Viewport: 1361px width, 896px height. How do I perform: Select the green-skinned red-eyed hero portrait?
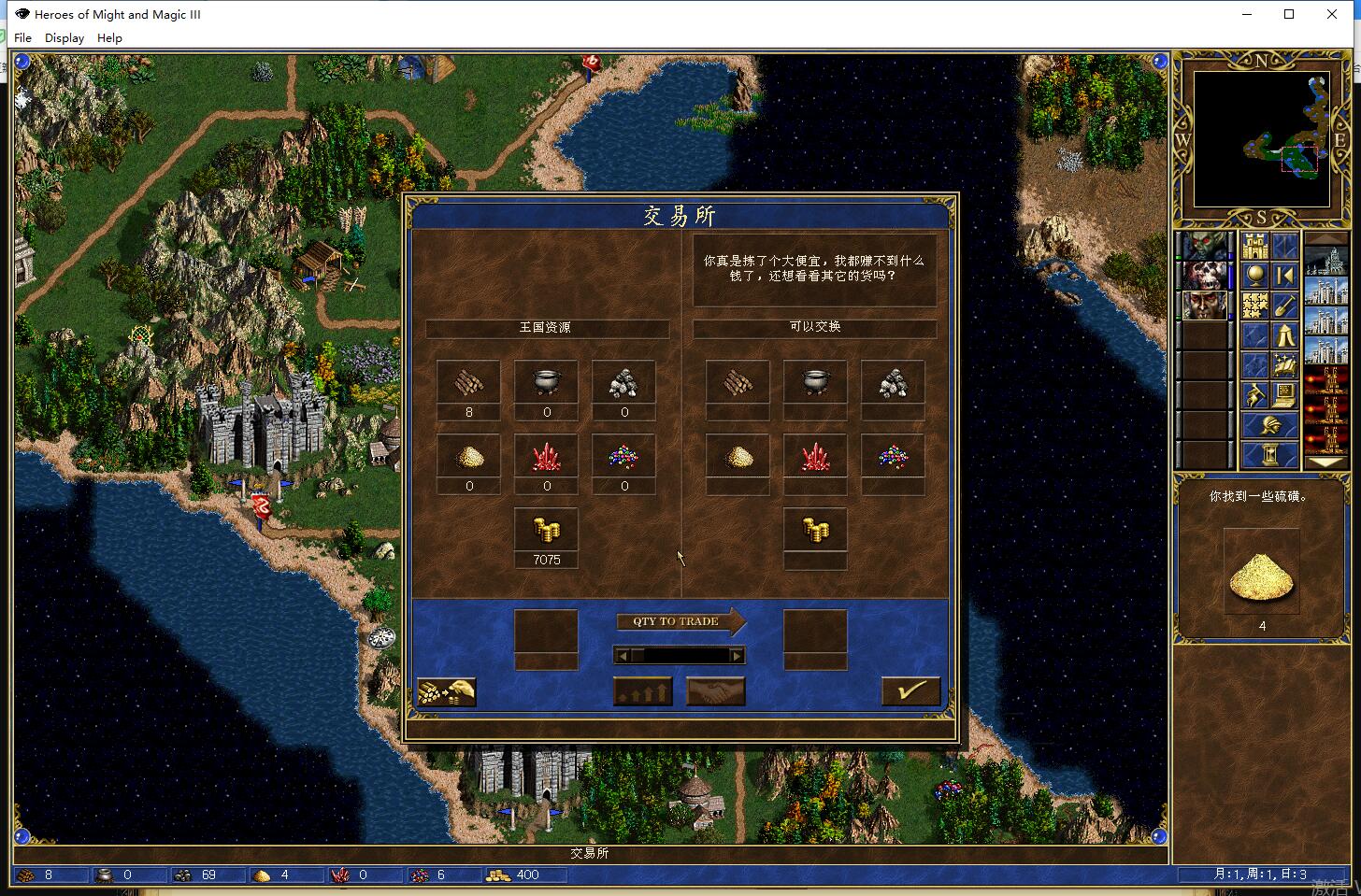pos(1205,246)
